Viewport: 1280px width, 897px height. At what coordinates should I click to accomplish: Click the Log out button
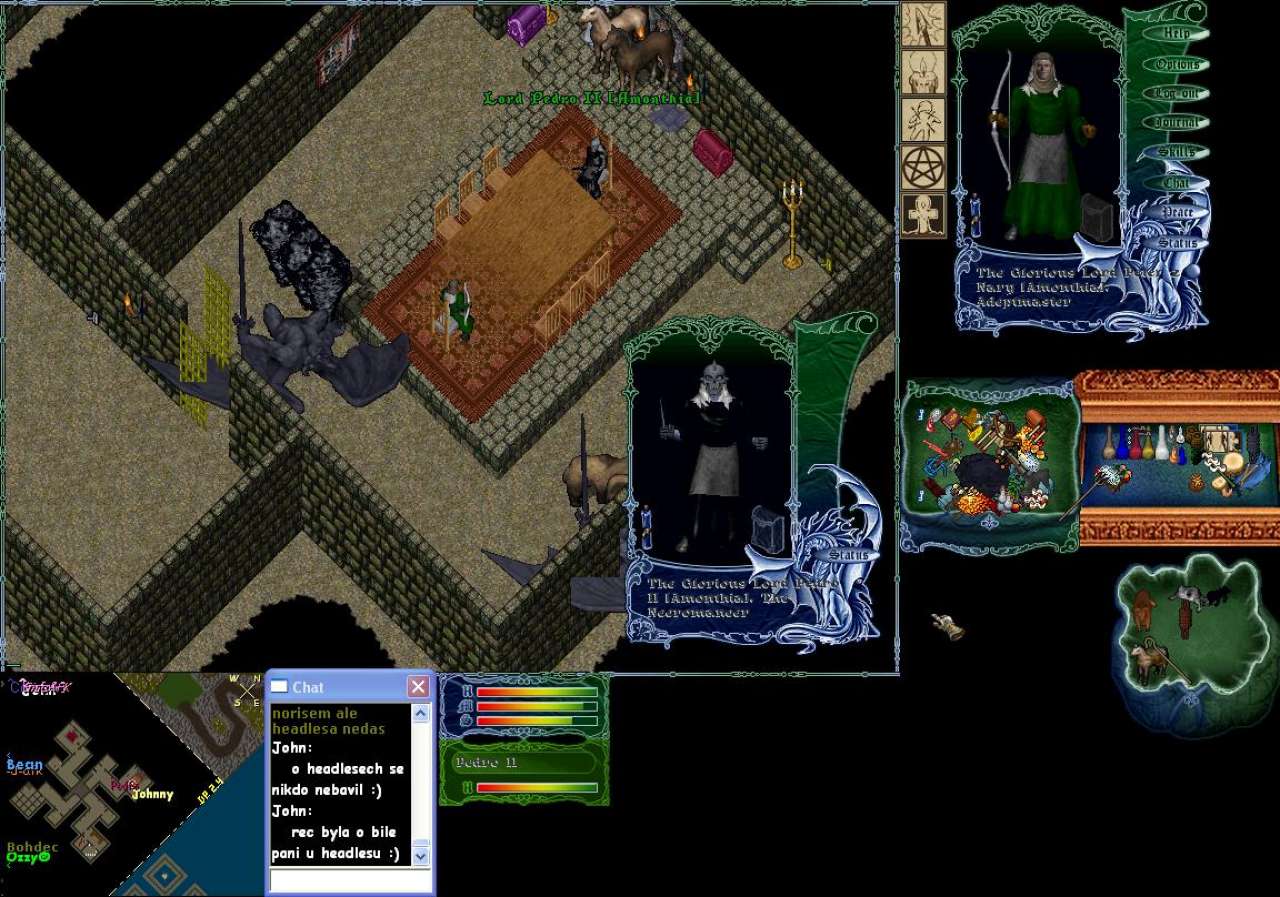click(1176, 93)
